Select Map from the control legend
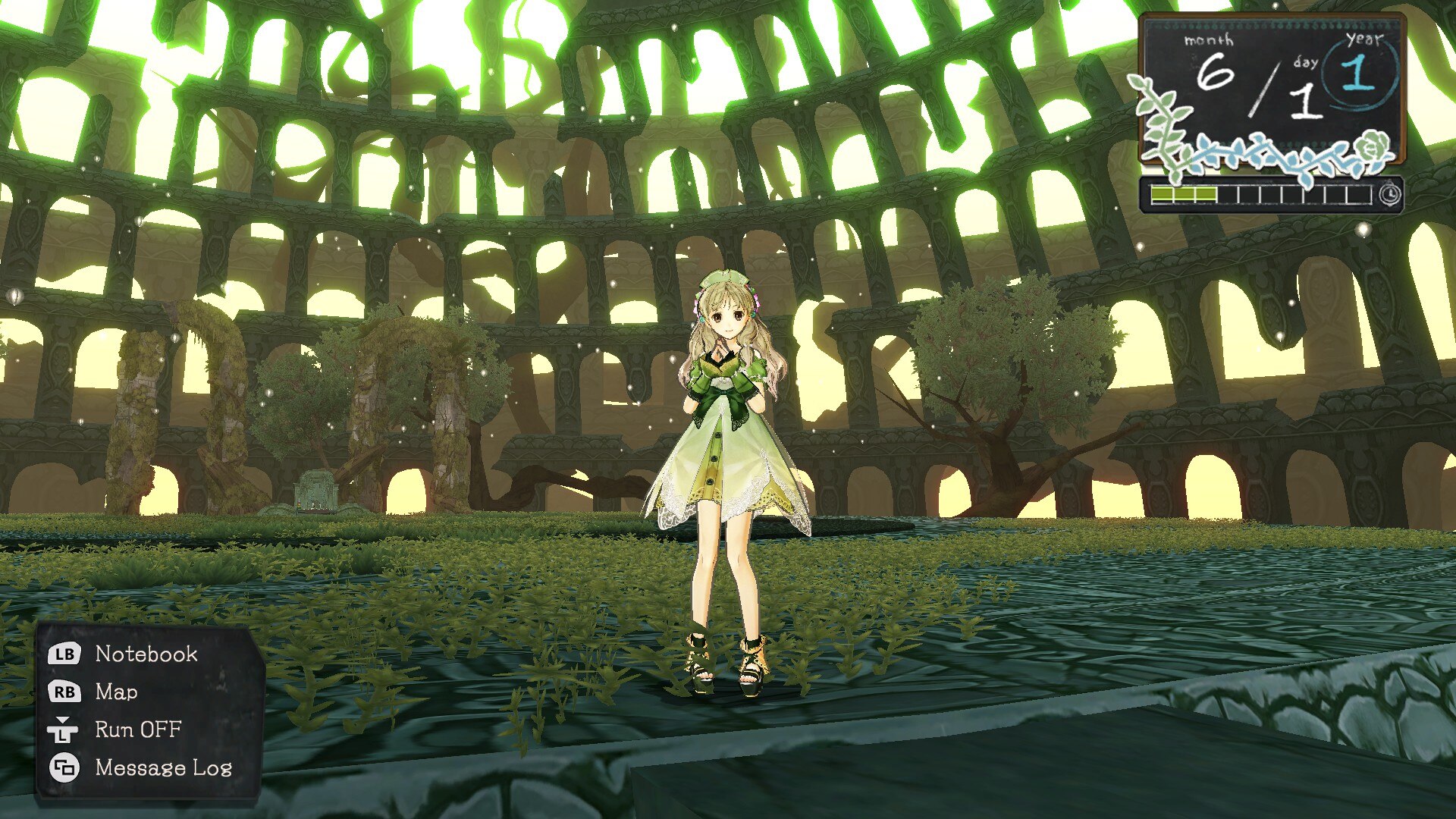This screenshot has height=819, width=1456. [115, 692]
